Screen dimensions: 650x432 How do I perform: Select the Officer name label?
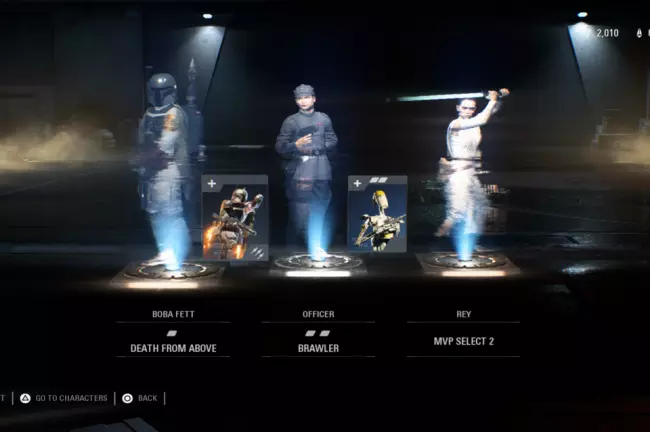(318, 314)
